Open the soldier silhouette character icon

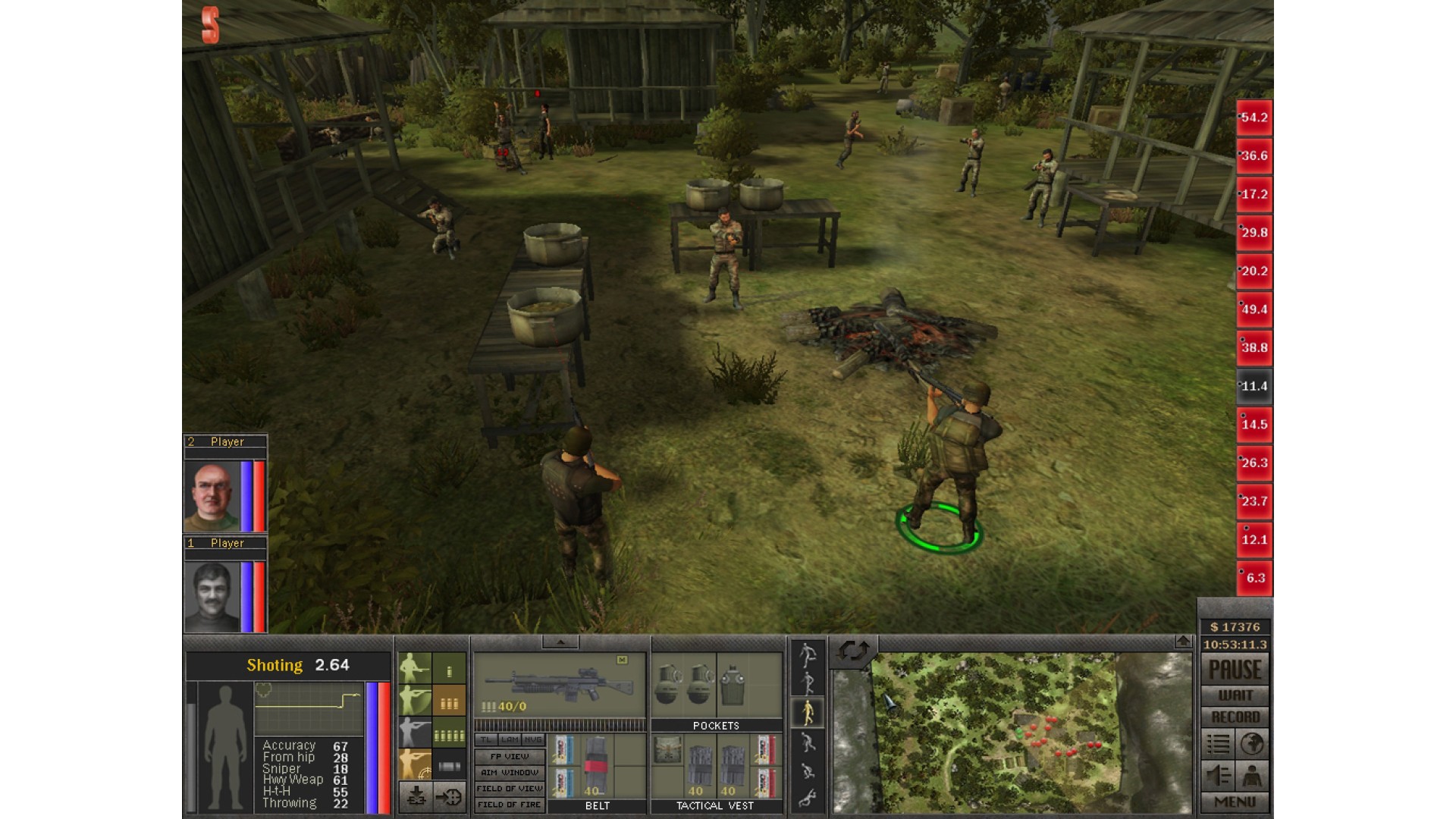(1252, 776)
